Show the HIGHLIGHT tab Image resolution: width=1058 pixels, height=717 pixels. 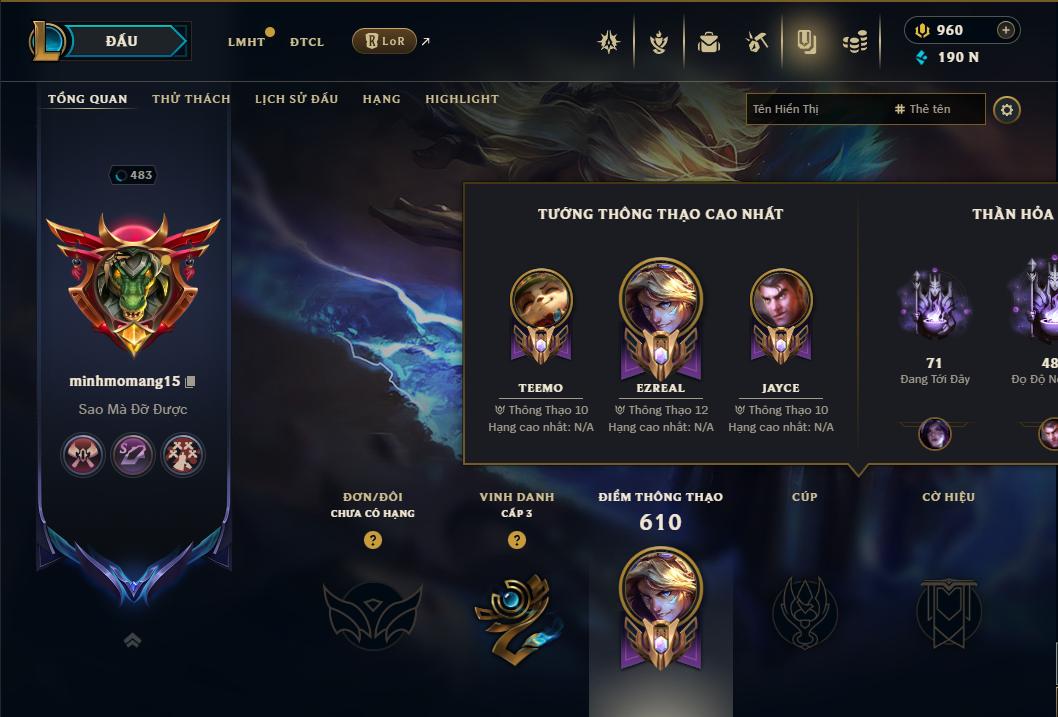461,99
